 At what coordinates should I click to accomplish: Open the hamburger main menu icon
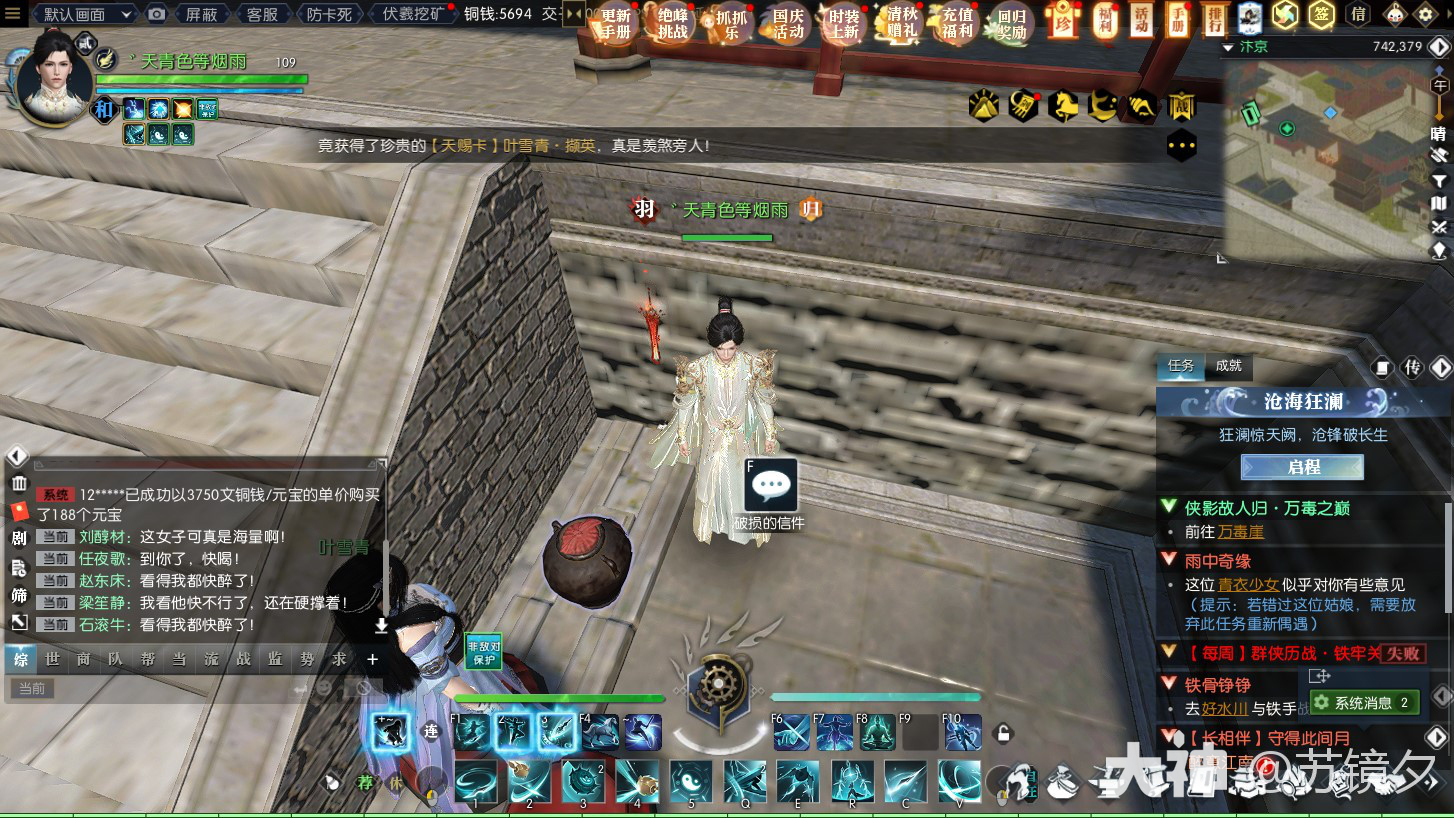click(x=13, y=13)
